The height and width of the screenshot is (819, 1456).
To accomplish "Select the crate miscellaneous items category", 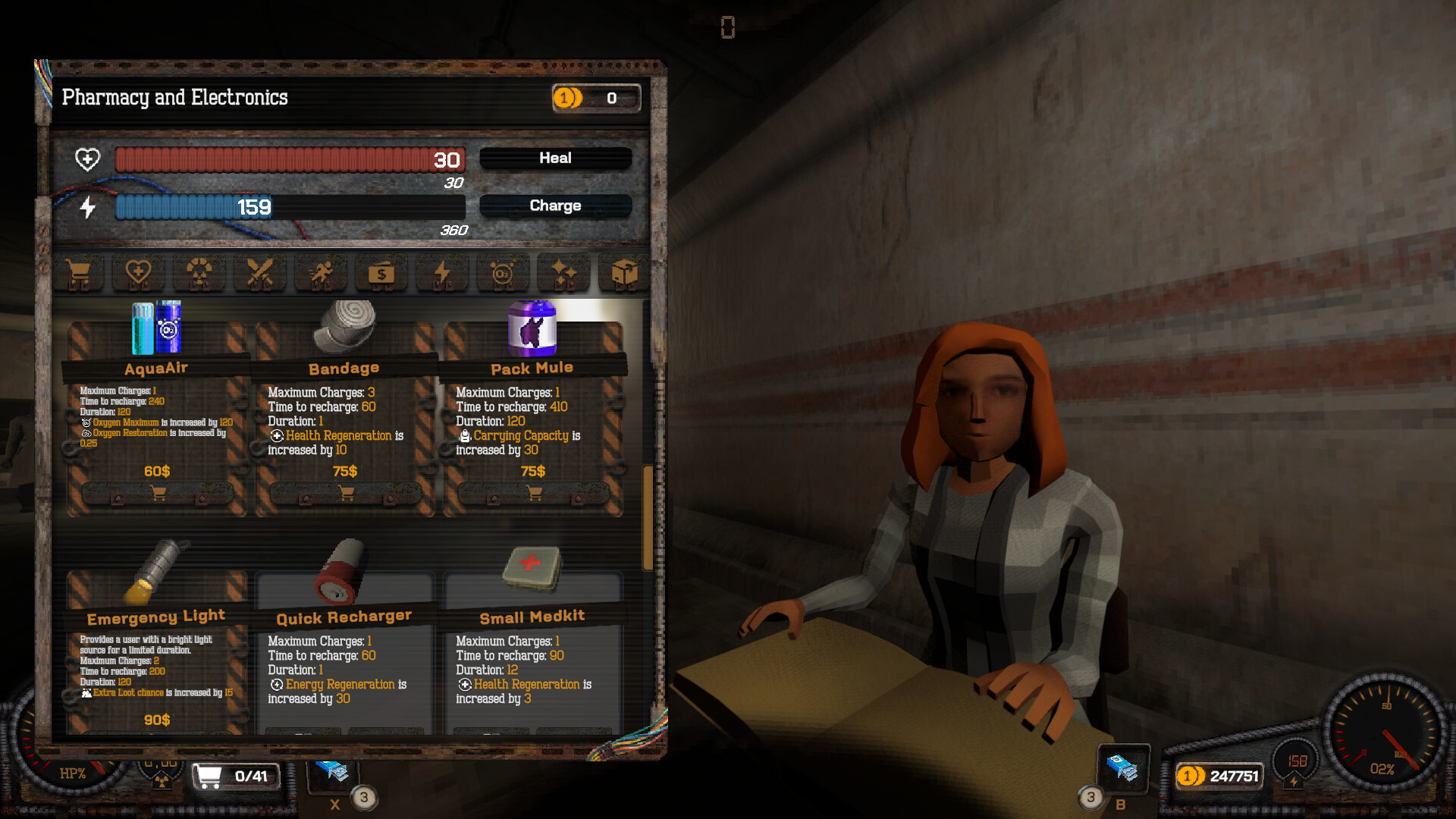I will click(624, 273).
